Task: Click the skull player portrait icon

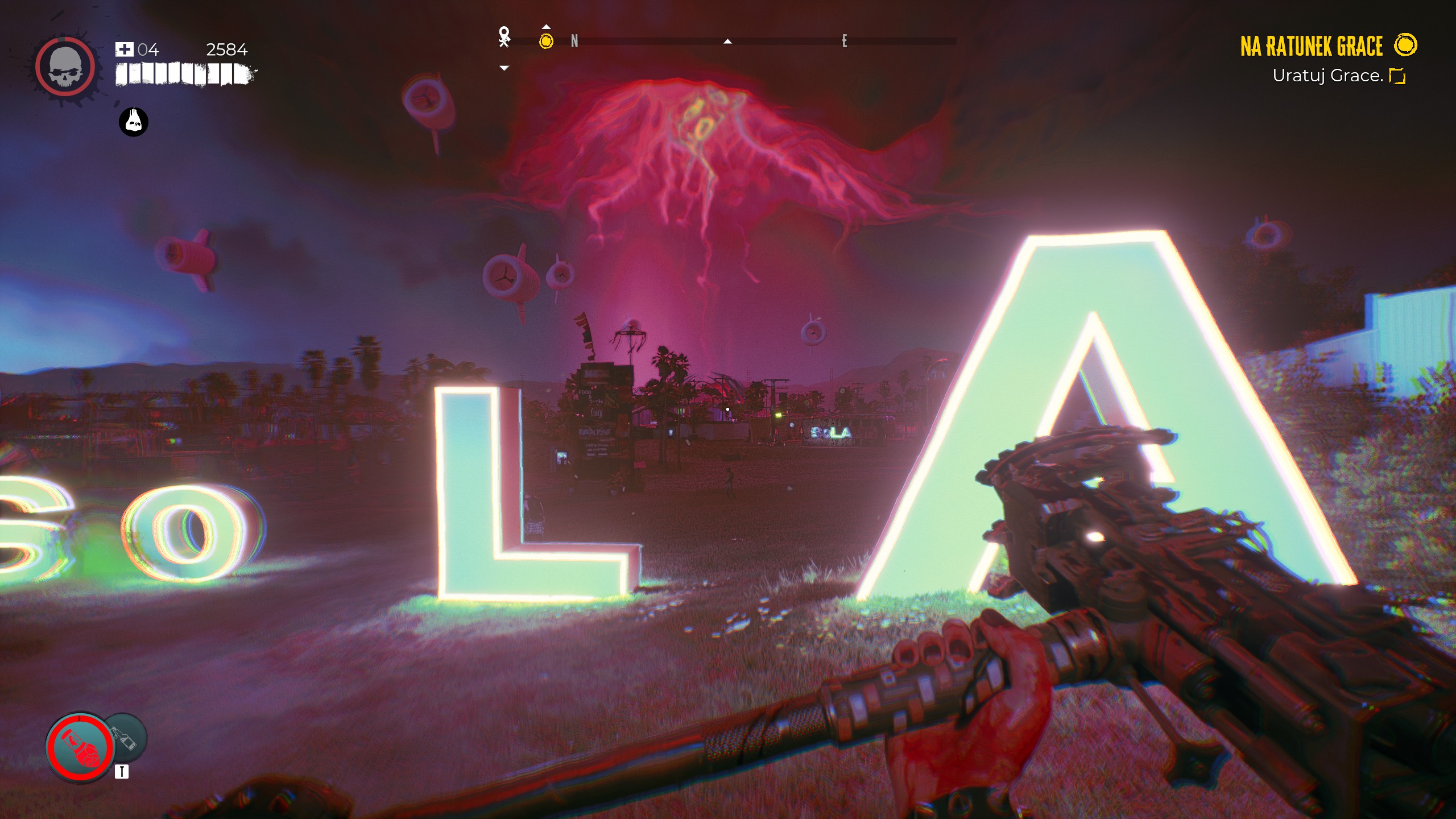Action: 65,68
